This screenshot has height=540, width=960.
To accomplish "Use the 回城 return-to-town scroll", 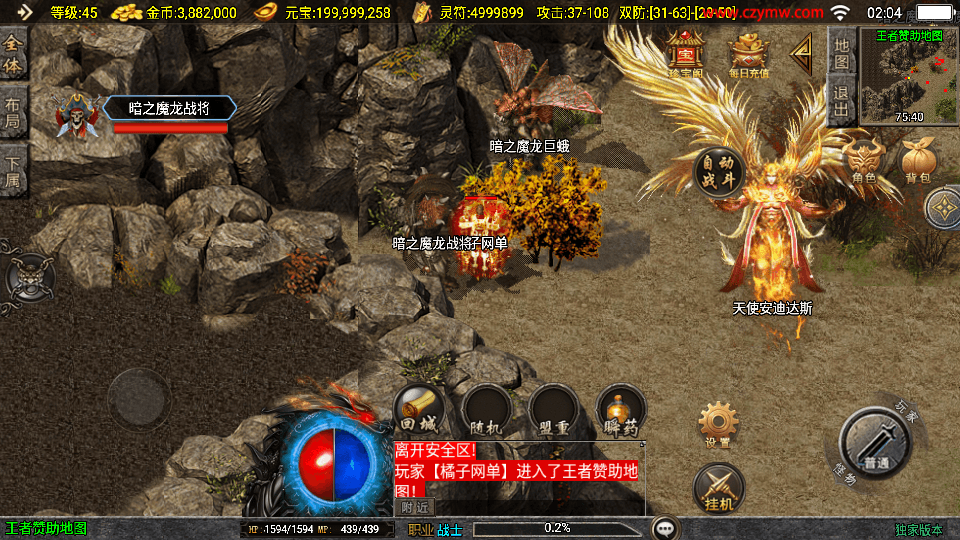I will (419, 410).
